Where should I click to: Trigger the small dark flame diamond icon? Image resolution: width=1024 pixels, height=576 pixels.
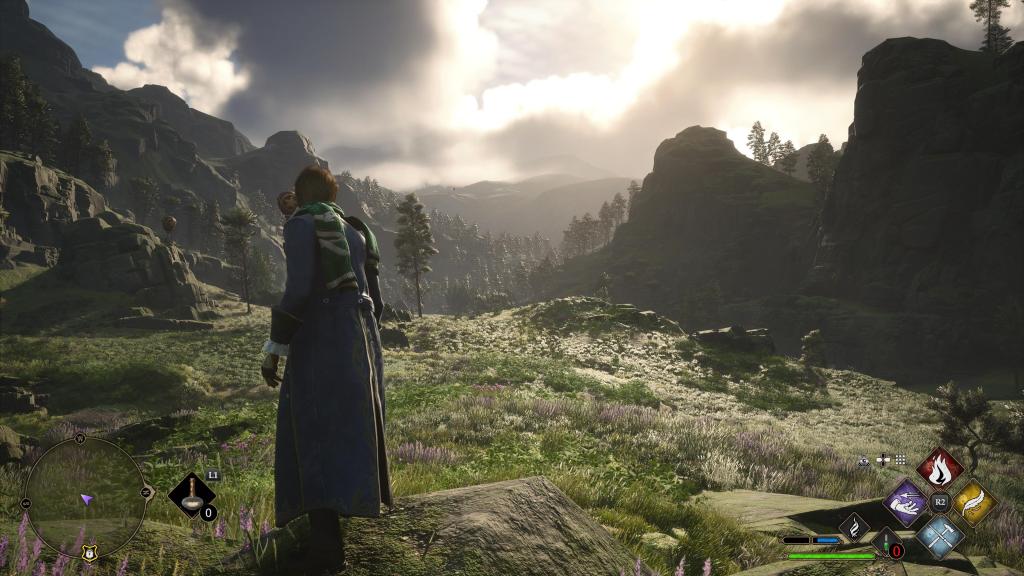[854, 526]
